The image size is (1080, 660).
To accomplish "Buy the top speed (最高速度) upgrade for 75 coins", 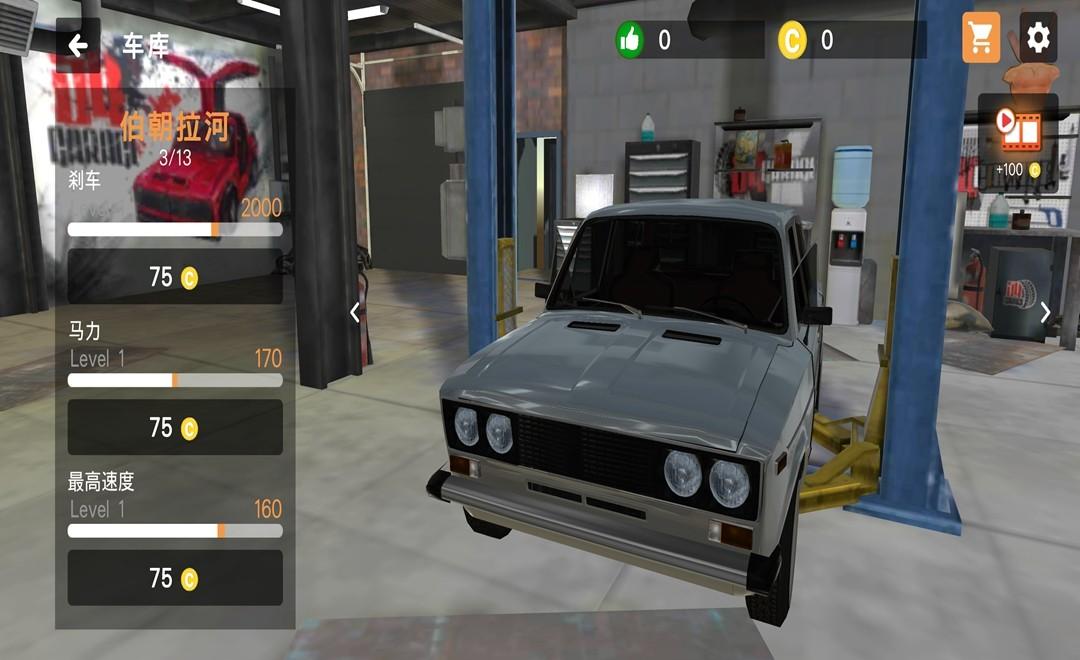I will [x=175, y=578].
